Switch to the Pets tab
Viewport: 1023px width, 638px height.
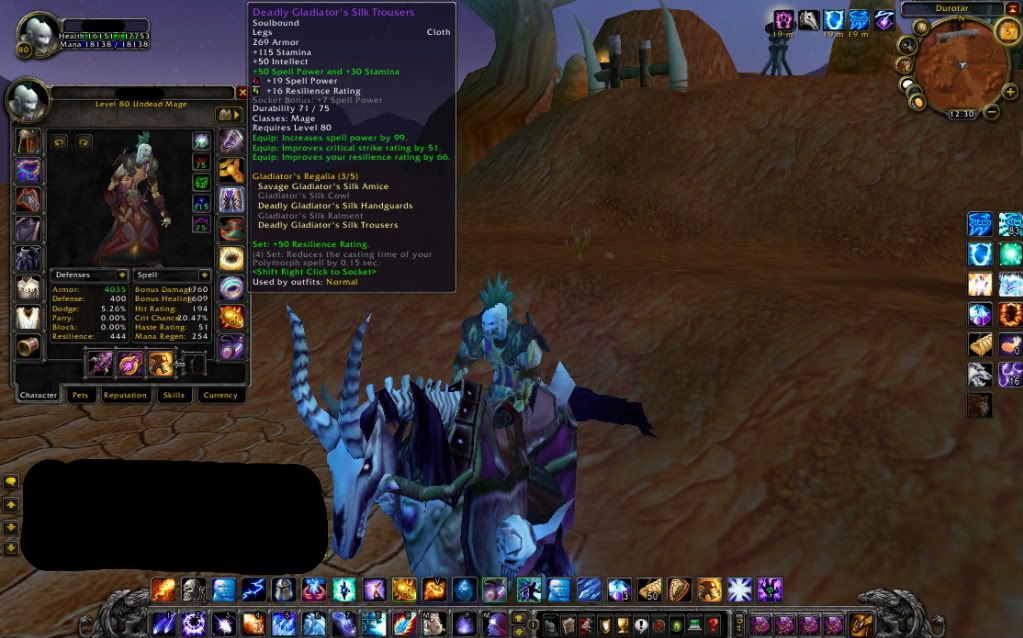[x=79, y=395]
